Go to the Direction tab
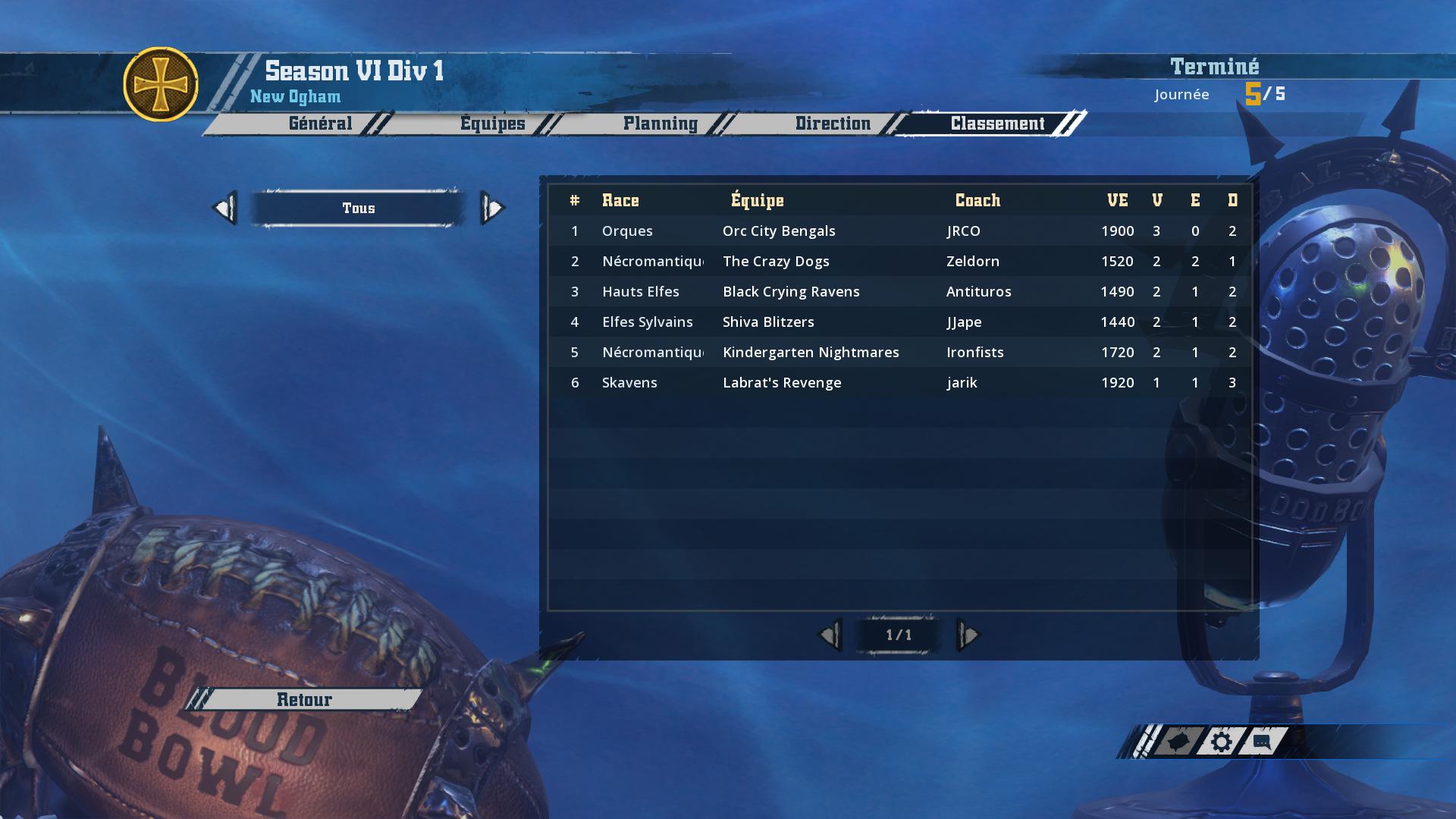 pos(833,124)
